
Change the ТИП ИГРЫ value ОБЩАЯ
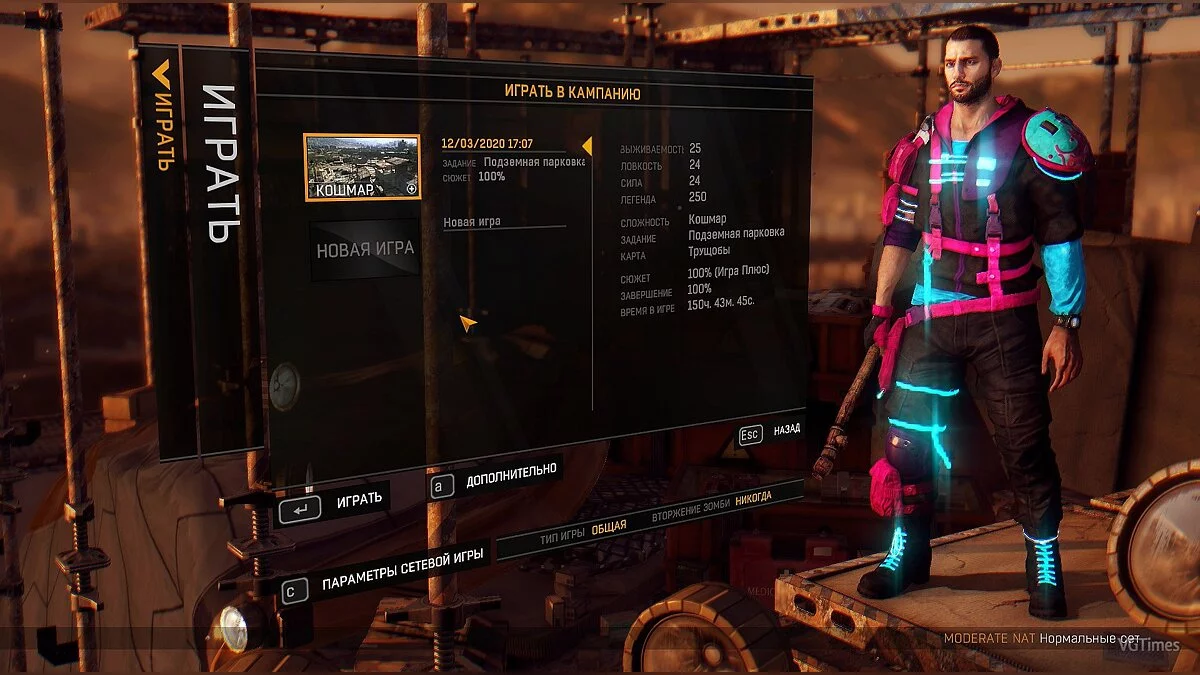click(608, 527)
